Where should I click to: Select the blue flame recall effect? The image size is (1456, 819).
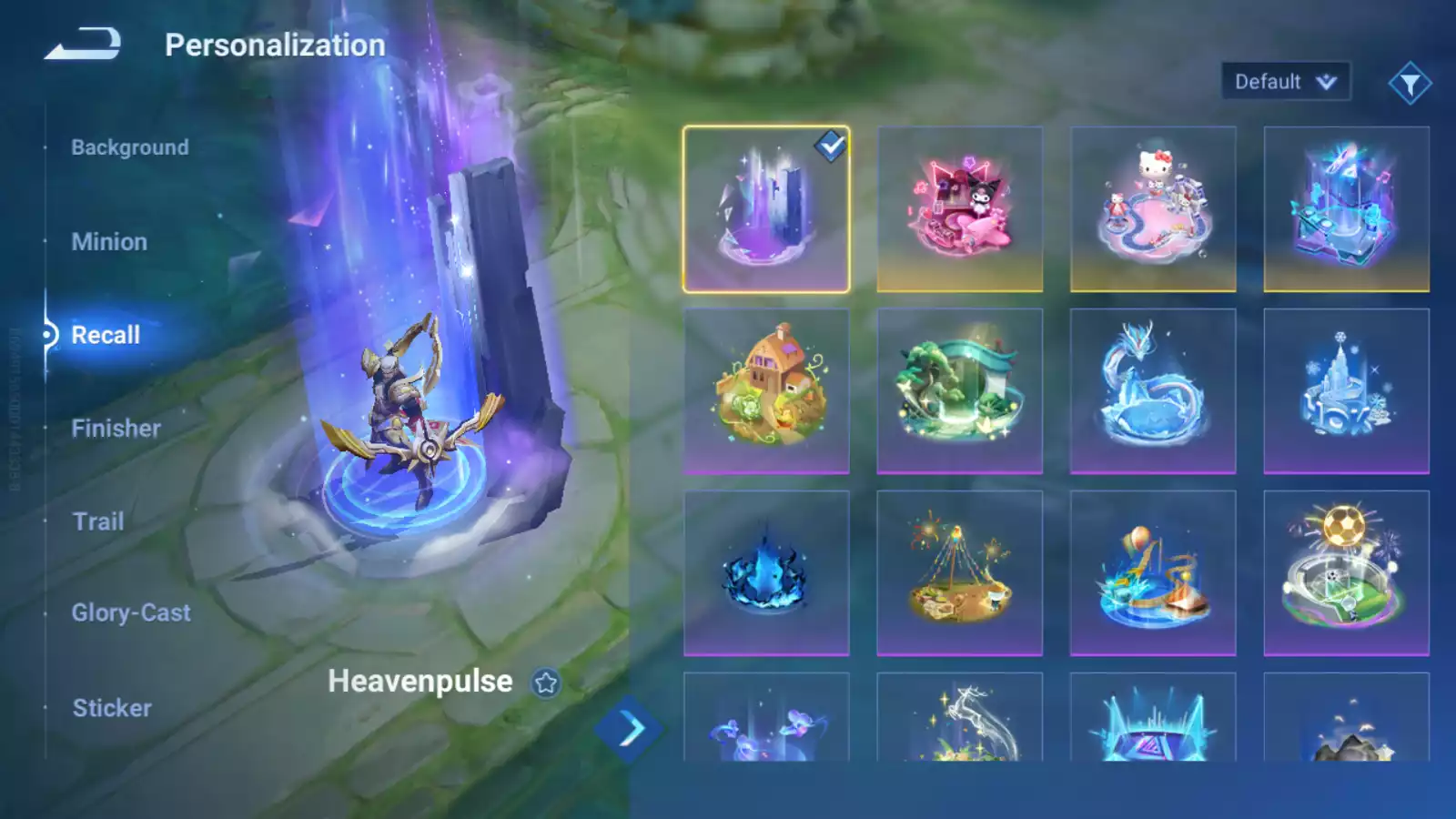[x=766, y=573]
